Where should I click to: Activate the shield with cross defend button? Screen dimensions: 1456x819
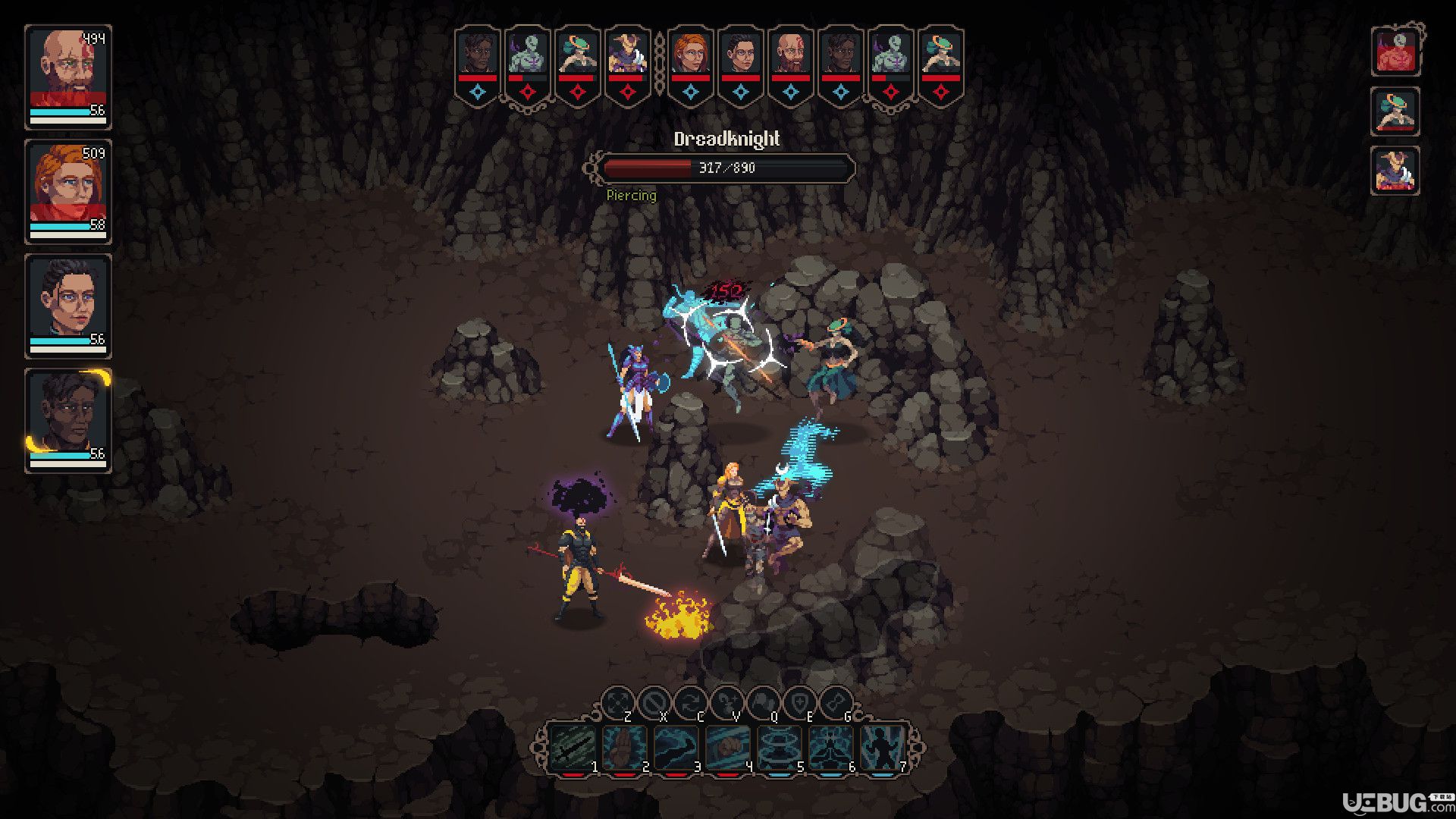click(800, 704)
